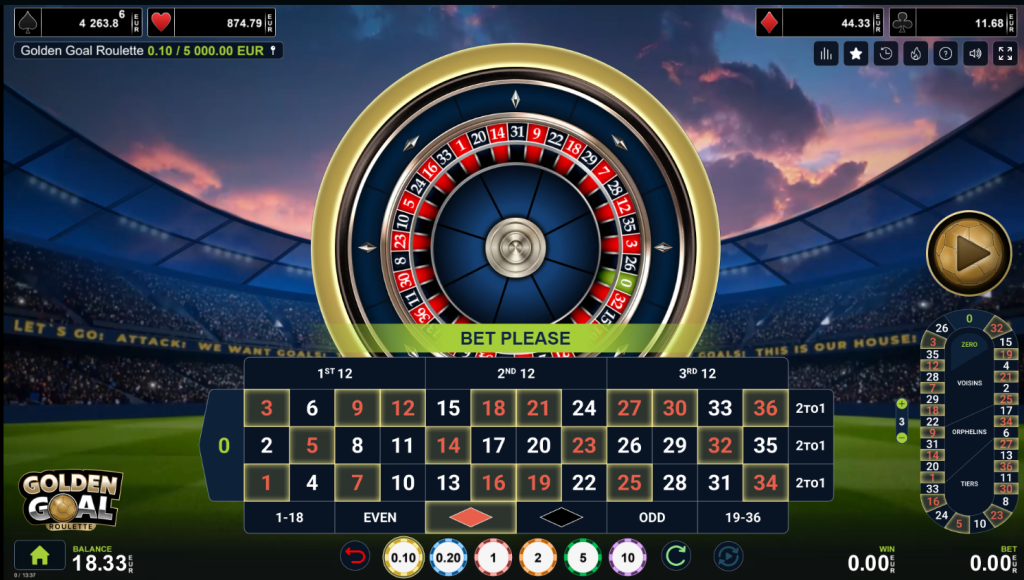Screen dimensions: 1024x580
Task: Bet on the 3rd 12 dozen
Action: click(697, 373)
